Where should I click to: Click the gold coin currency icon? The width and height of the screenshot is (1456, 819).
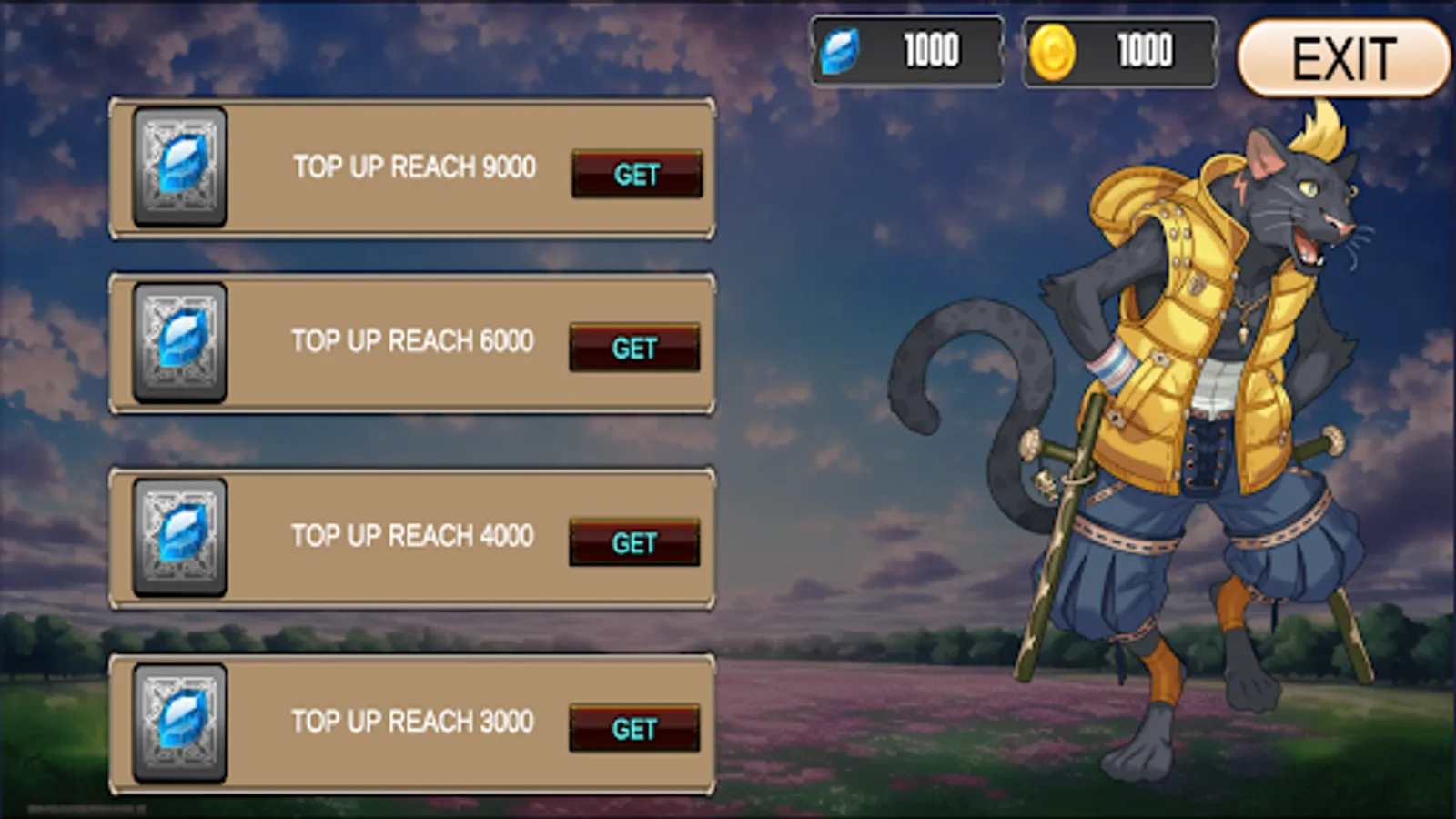point(1054,51)
